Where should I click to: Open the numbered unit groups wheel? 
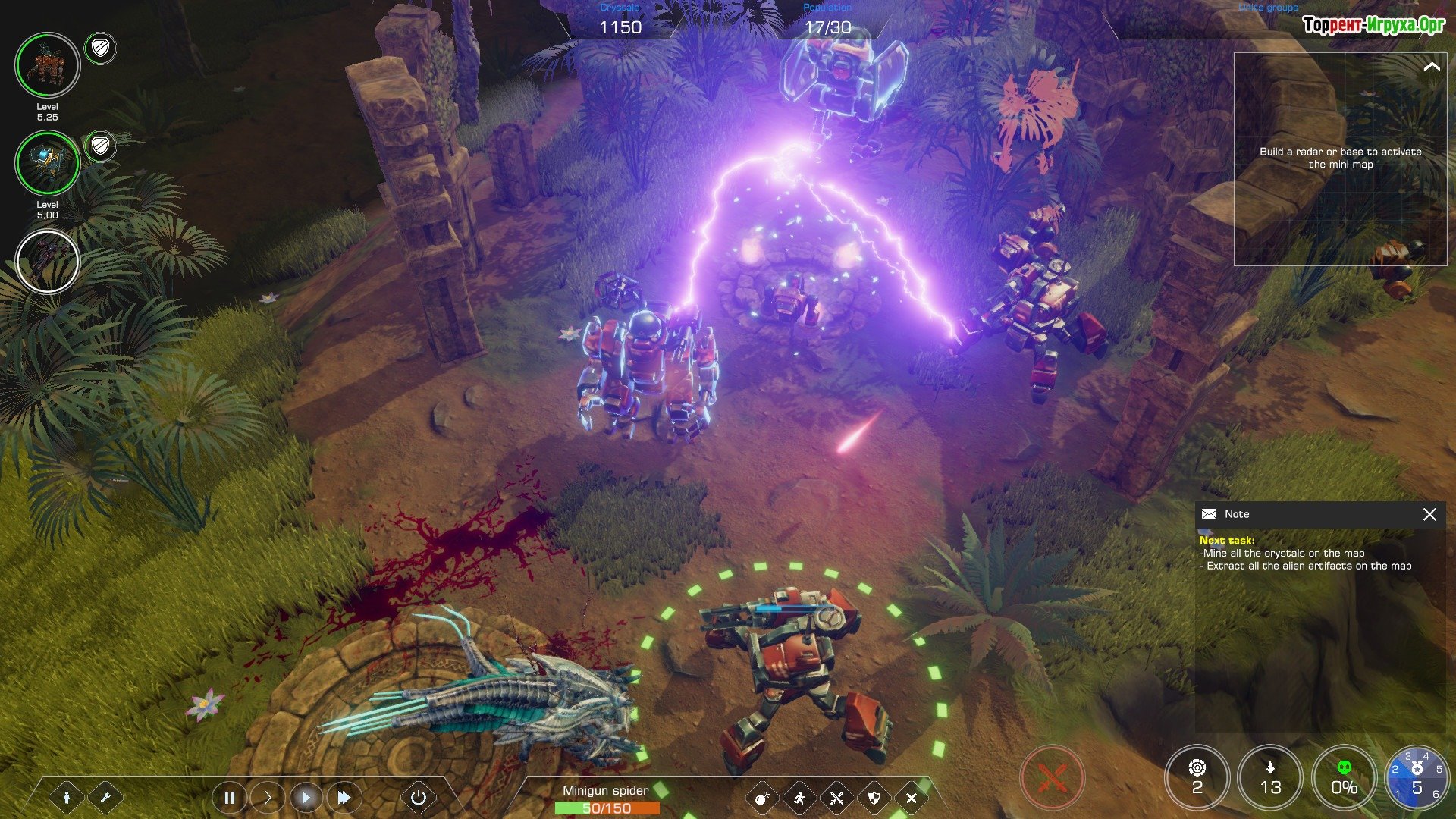[x=1417, y=778]
